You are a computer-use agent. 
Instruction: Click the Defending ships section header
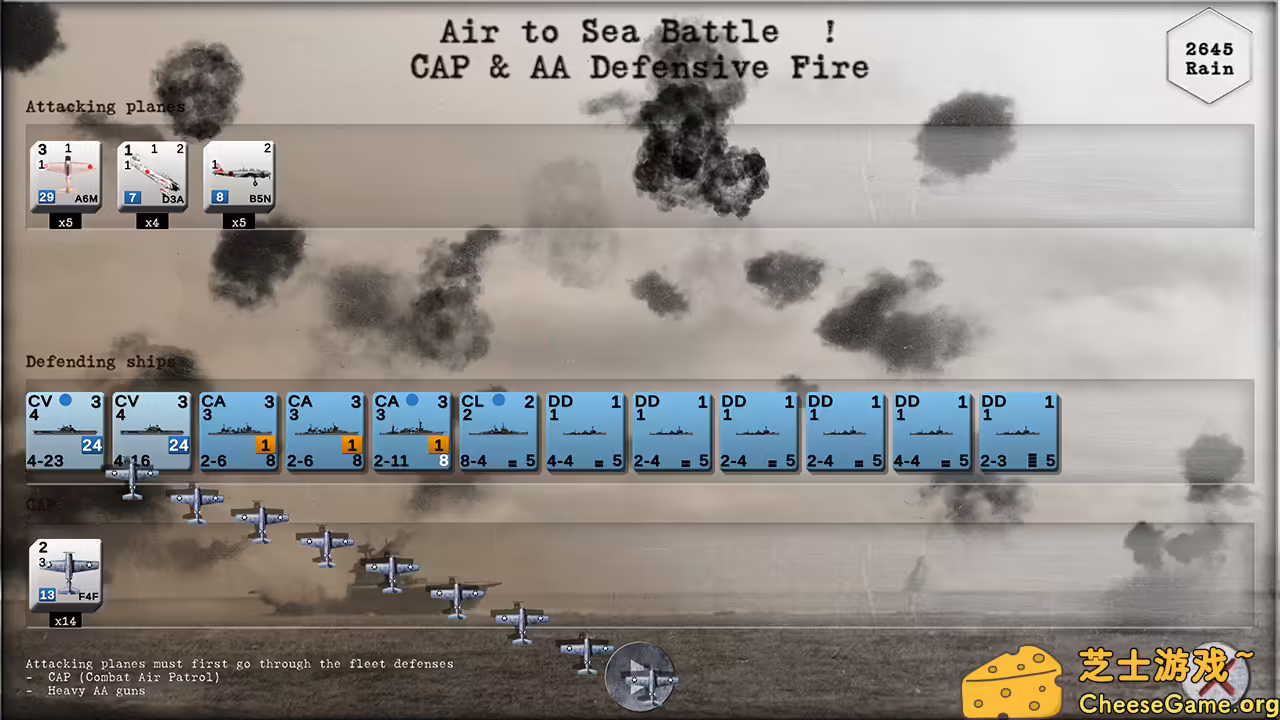[99, 361]
